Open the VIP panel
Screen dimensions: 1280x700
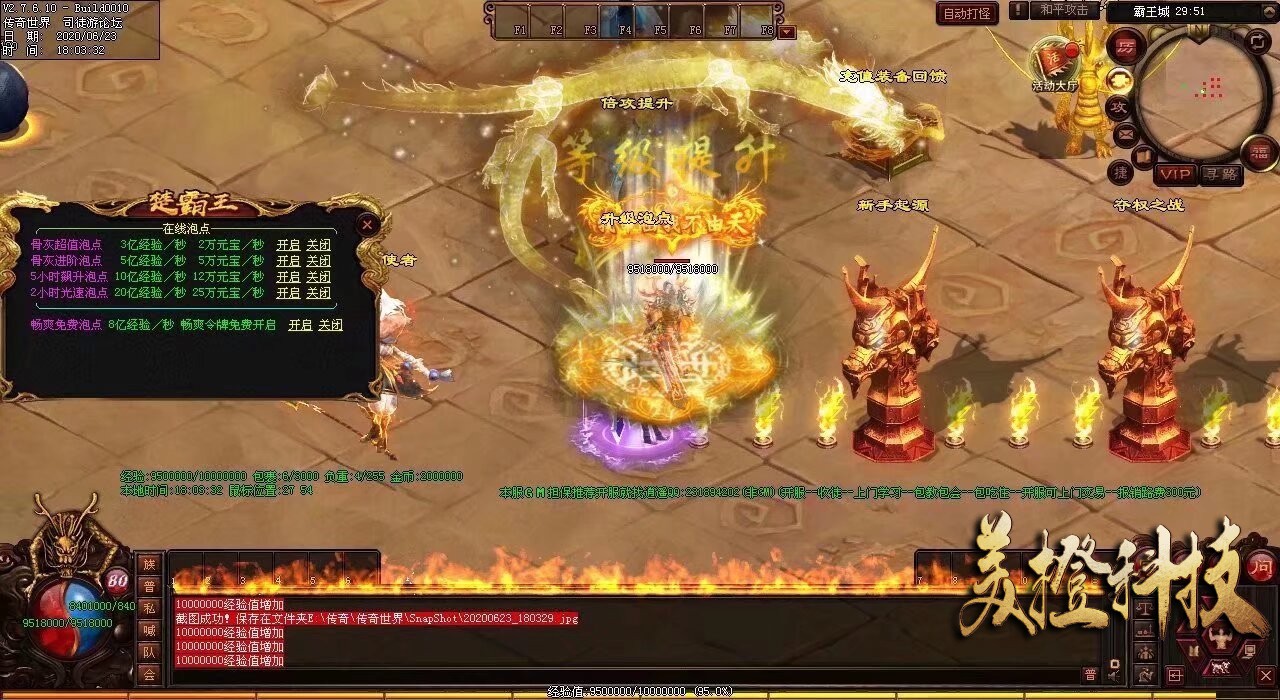1175,174
